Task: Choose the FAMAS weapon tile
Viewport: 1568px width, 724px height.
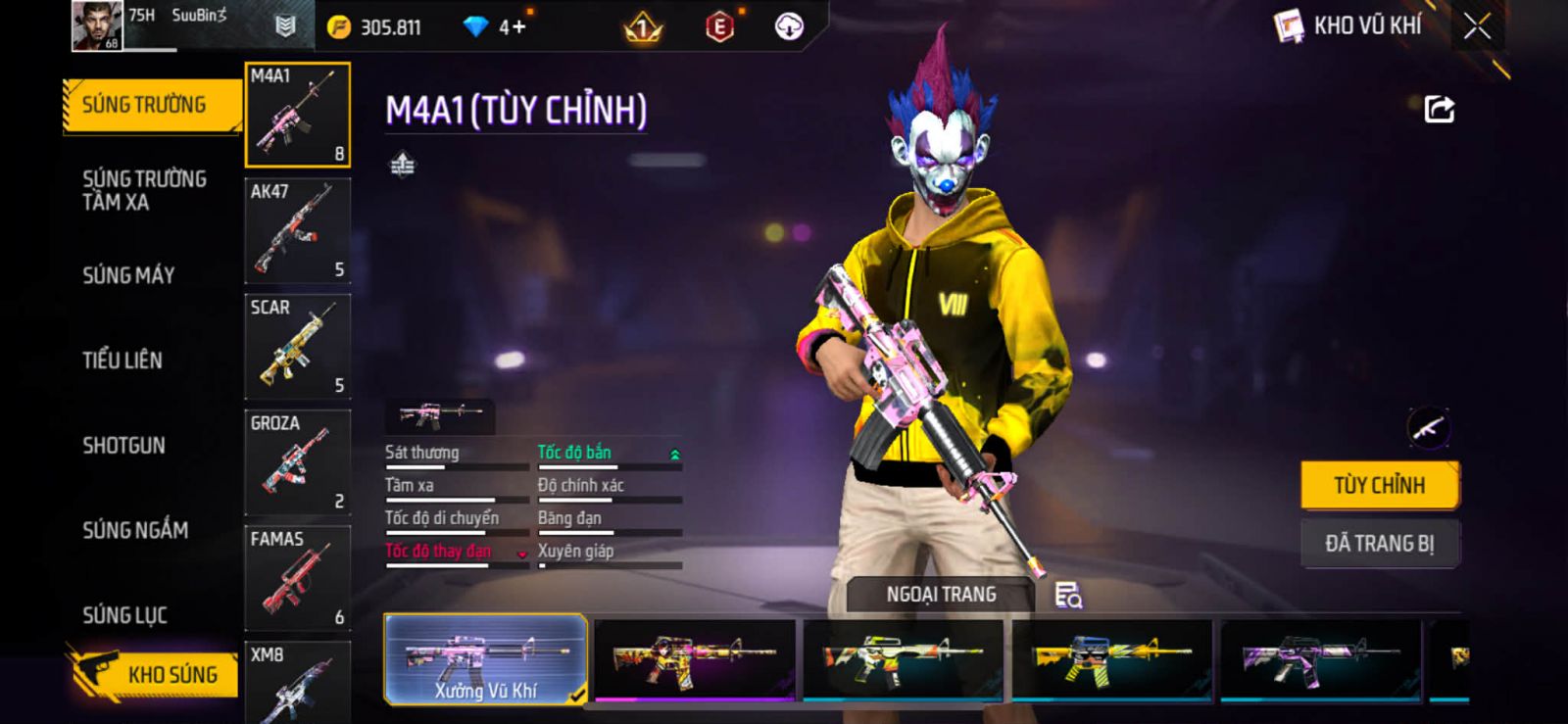Action: [297, 578]
